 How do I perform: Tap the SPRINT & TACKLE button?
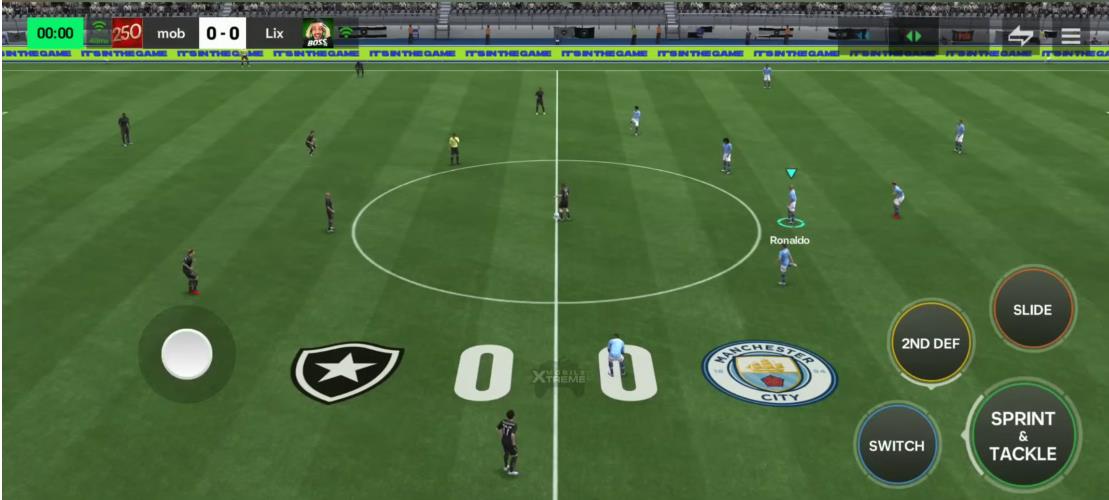tap(1022, 436)
